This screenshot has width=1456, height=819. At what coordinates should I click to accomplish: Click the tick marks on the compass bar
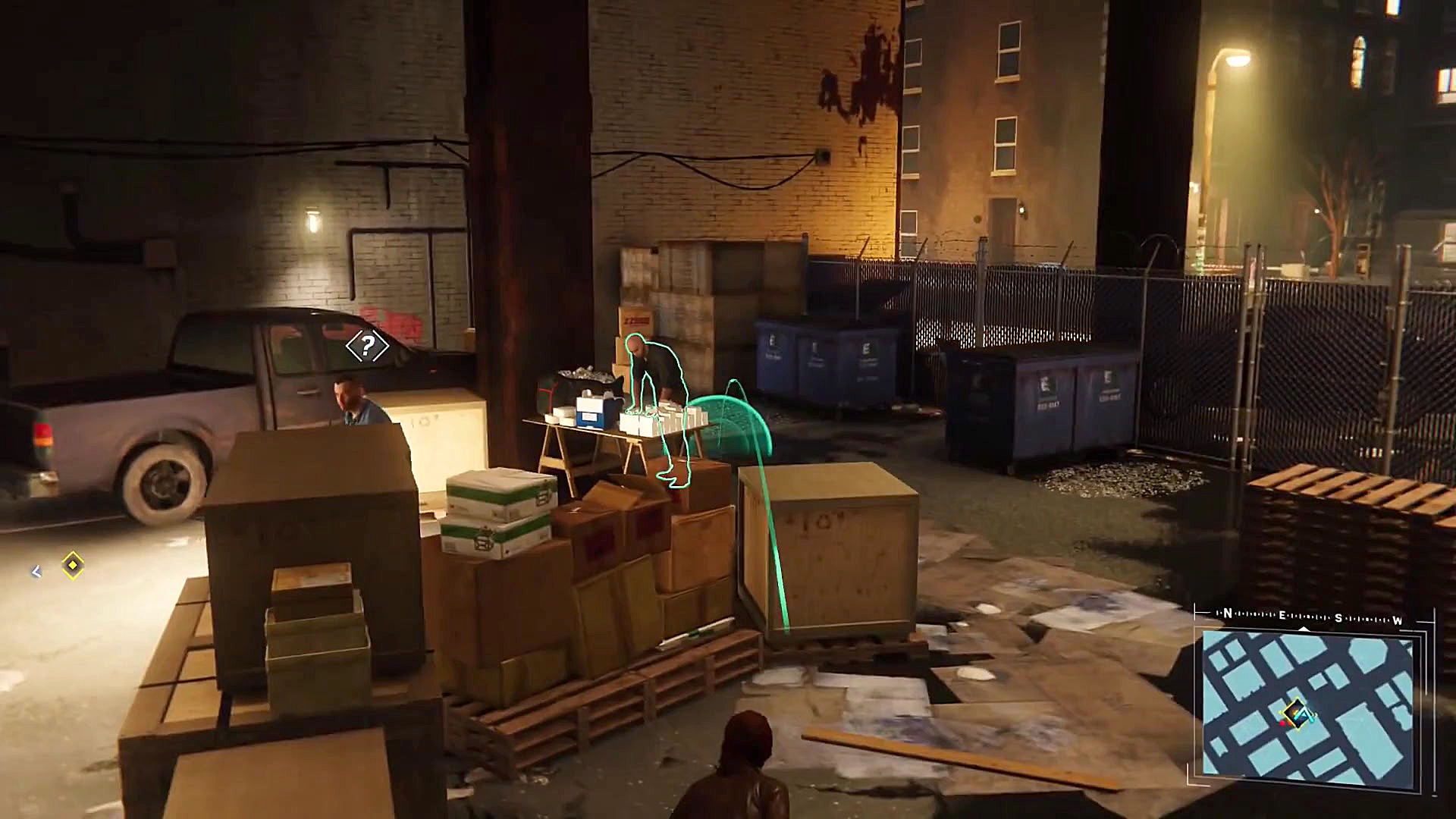point(1255,615)
